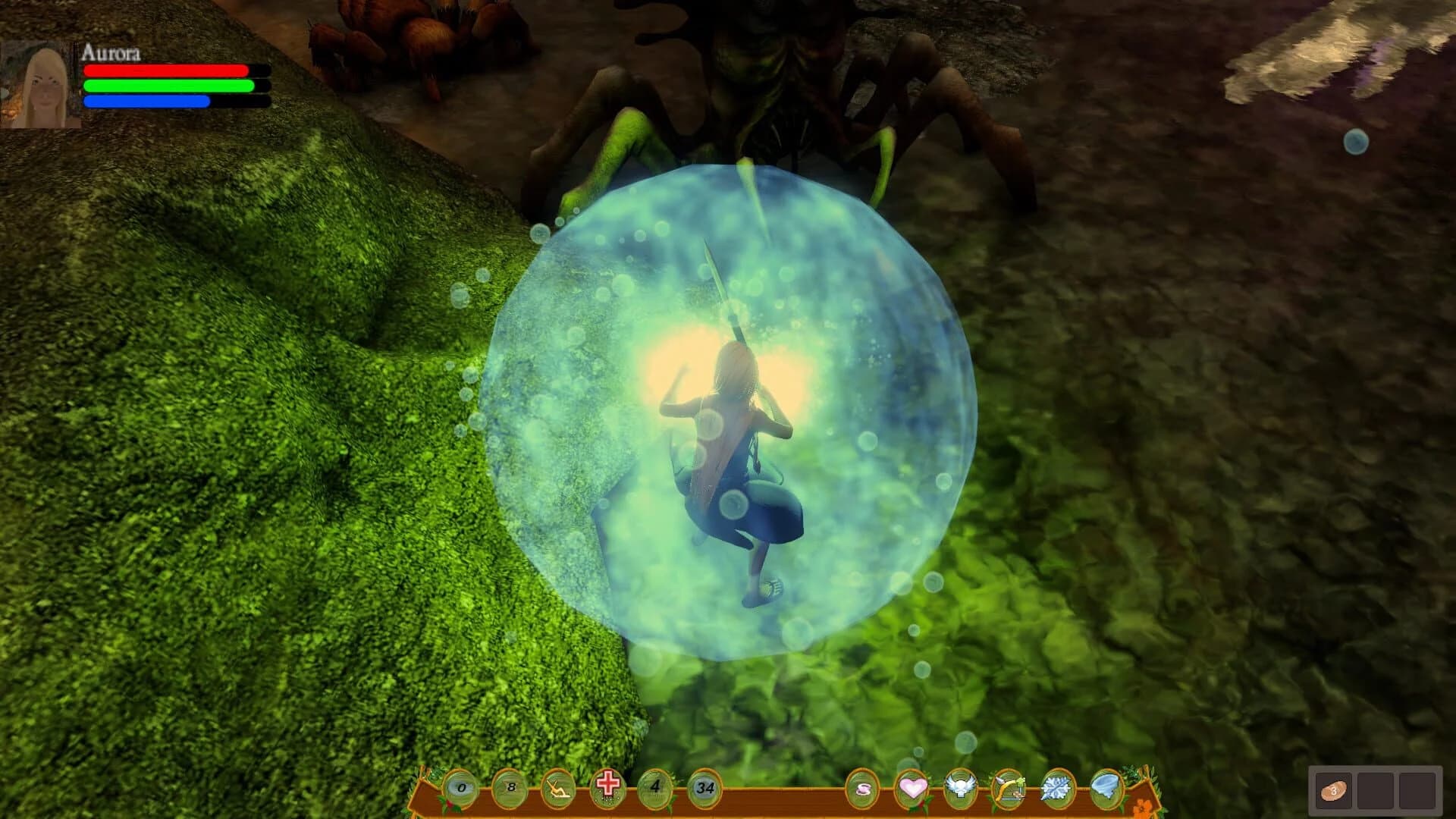Image resolution: width=1456 pixels, height=819 pixels.
Task: Click the acrobat jump ability icon
Action: click(557, 787)
